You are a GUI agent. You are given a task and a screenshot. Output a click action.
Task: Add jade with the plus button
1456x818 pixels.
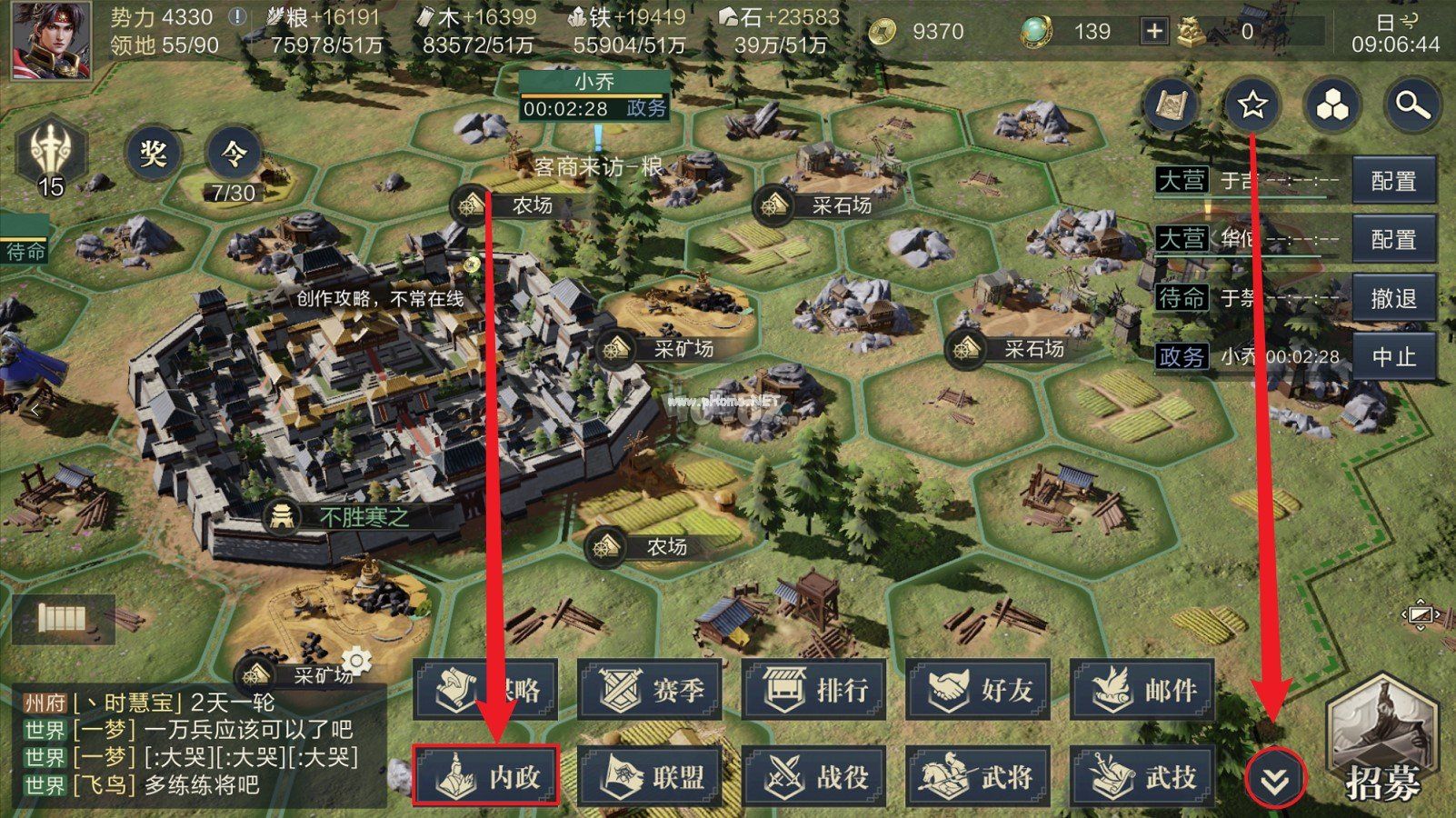click(1153, 32)
